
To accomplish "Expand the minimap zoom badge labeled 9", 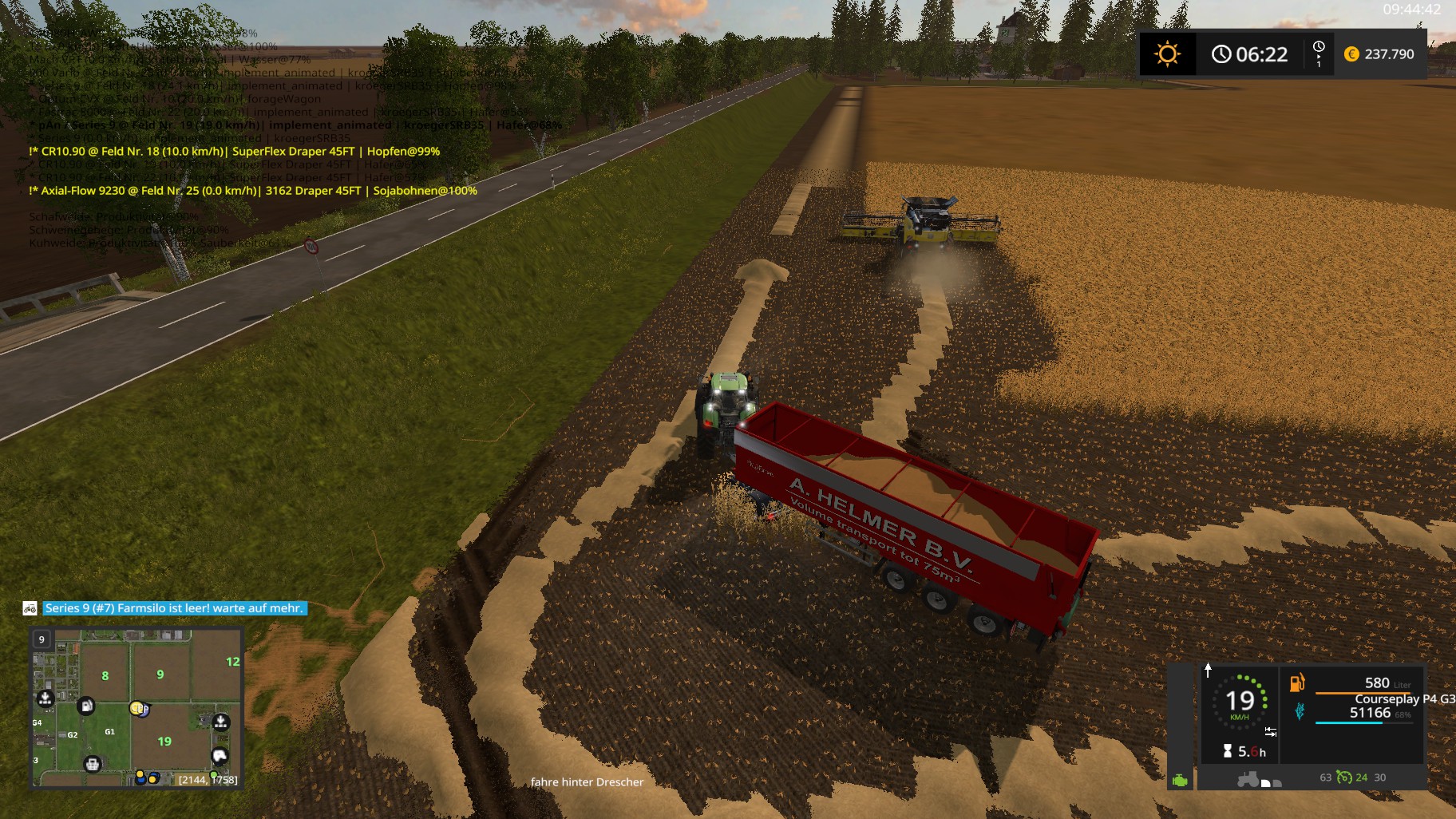I will click(x=42, y=639).
